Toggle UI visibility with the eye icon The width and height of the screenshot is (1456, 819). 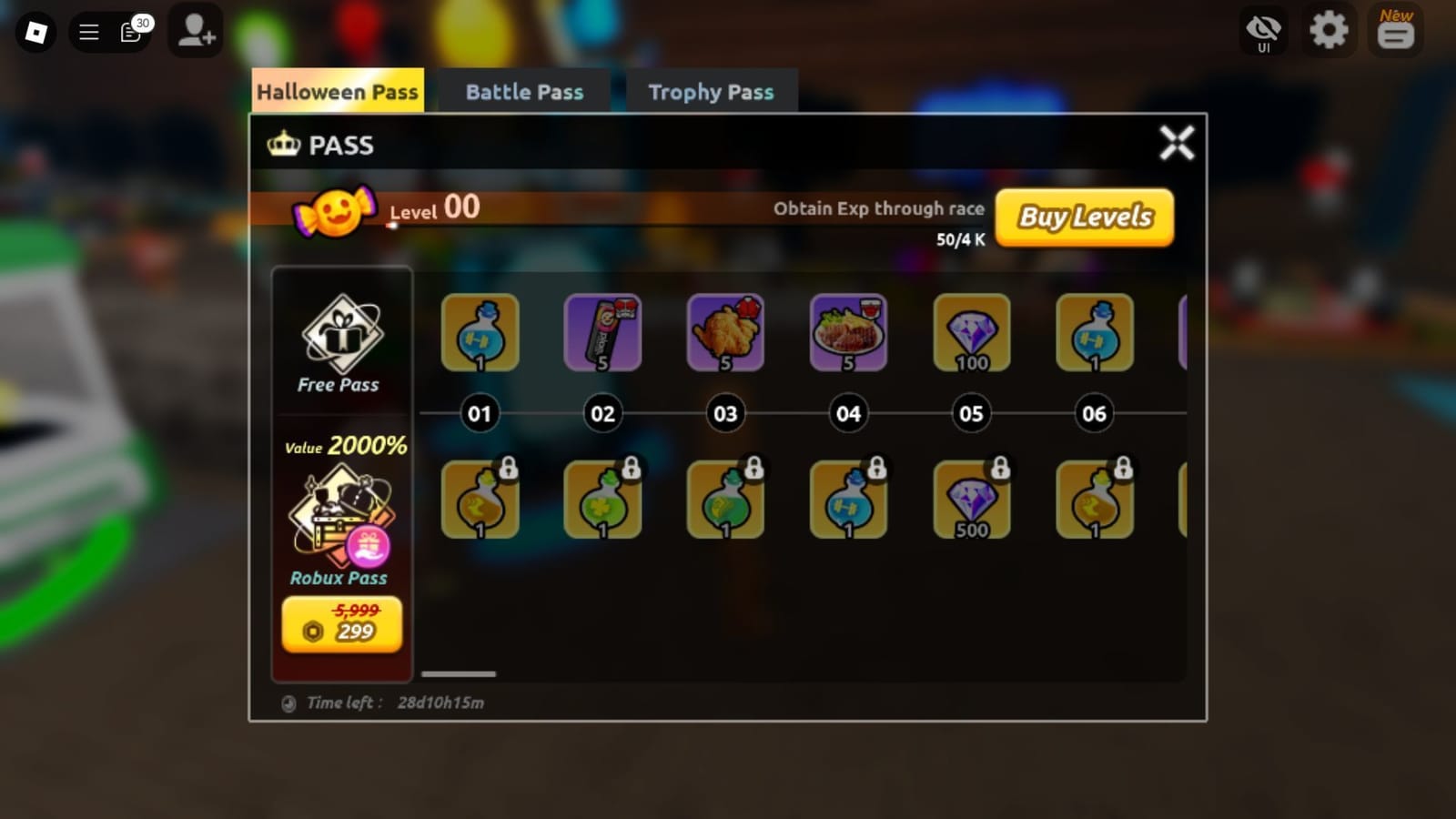1261,31
